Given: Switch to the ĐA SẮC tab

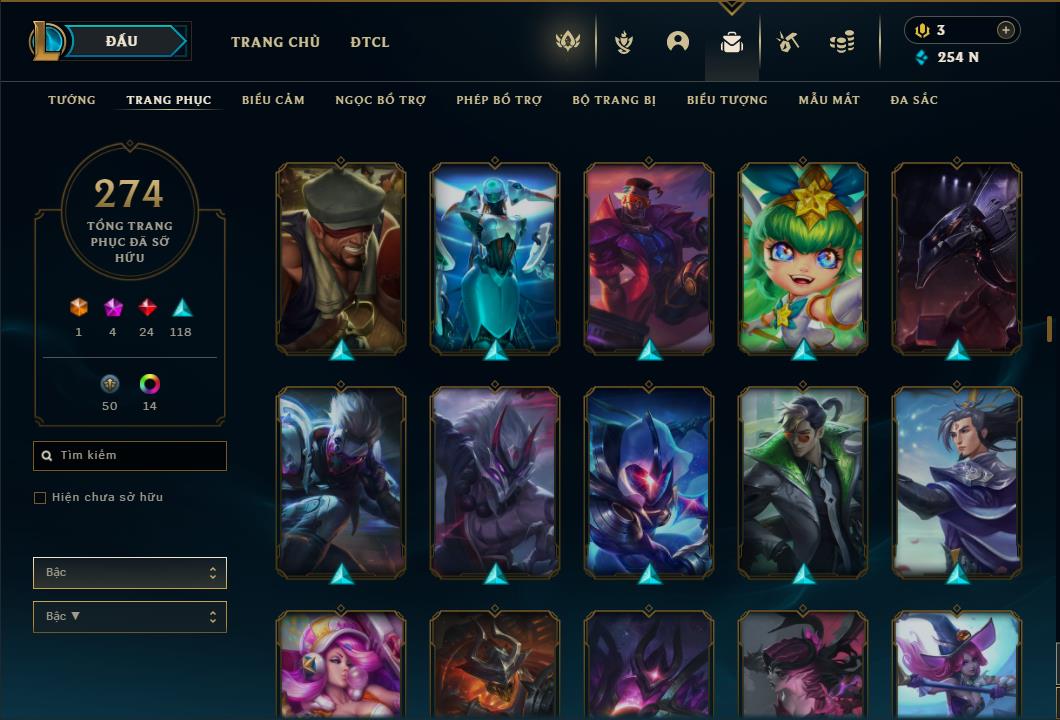Looking at the screenshot, I should point(914,100).
